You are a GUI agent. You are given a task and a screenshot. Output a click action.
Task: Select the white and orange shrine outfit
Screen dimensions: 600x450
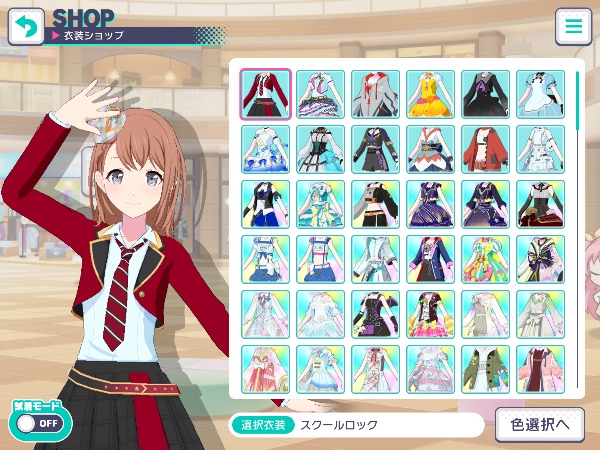coord(431,150)
